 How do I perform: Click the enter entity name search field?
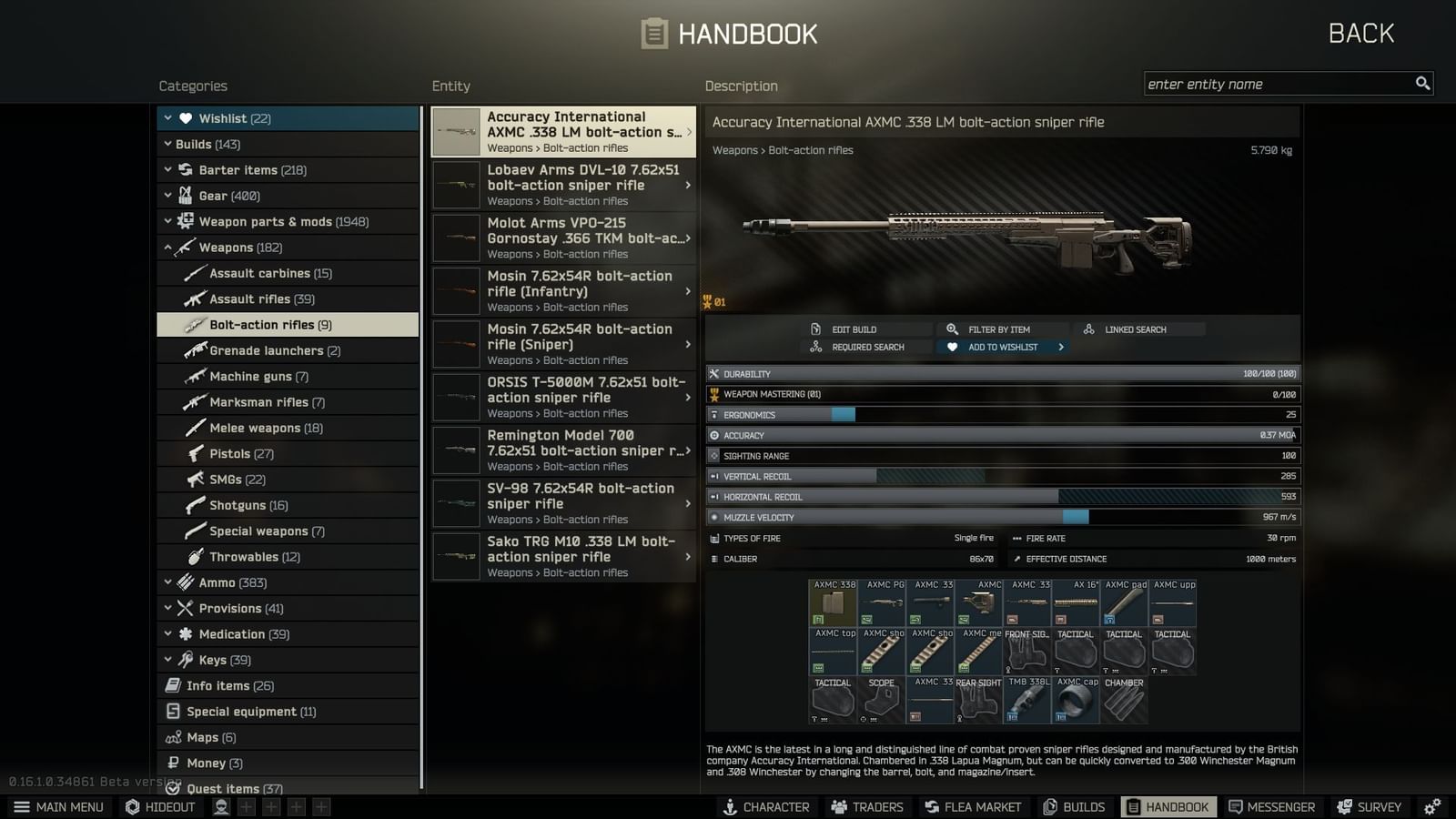[1274, 84]
